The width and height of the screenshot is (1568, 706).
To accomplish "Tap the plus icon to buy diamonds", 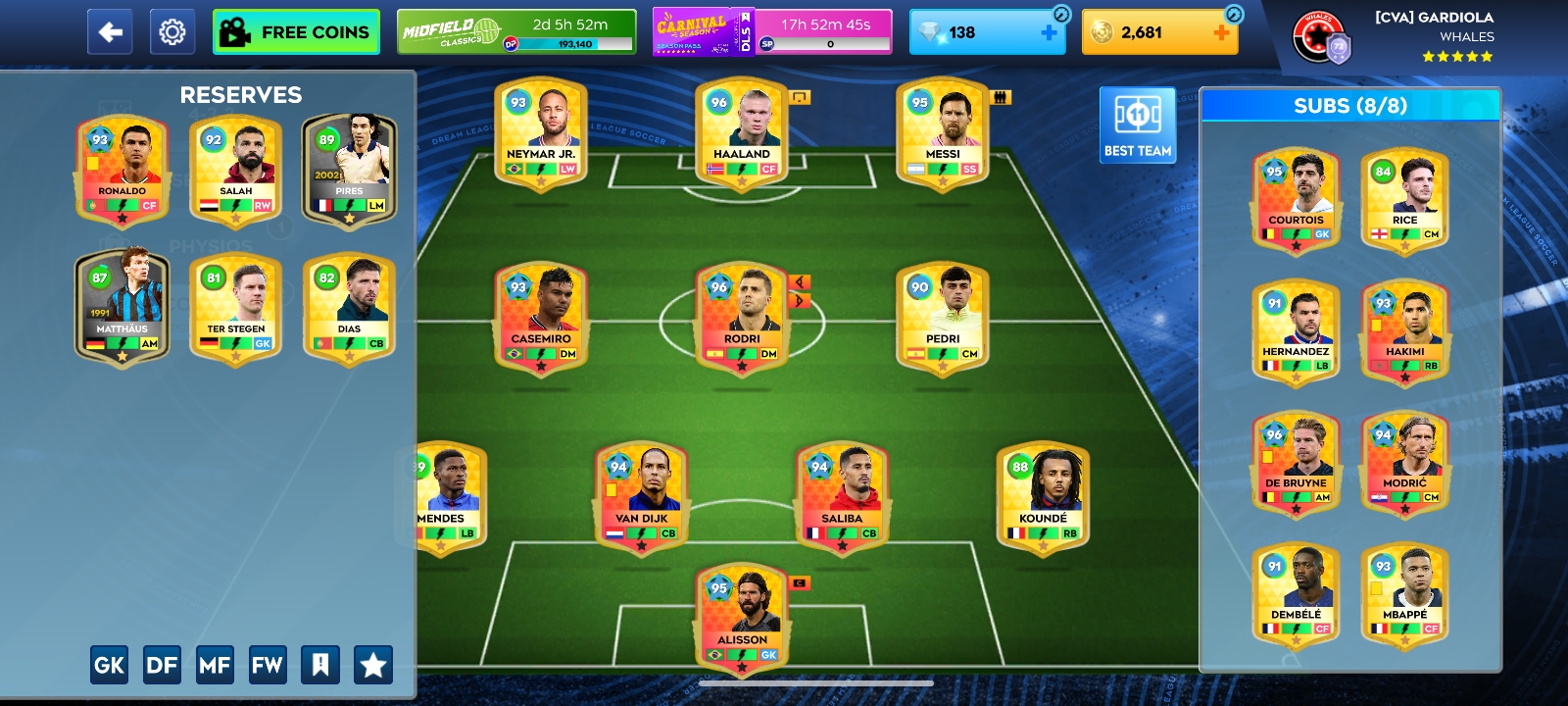I will (x=1049, y=32).
